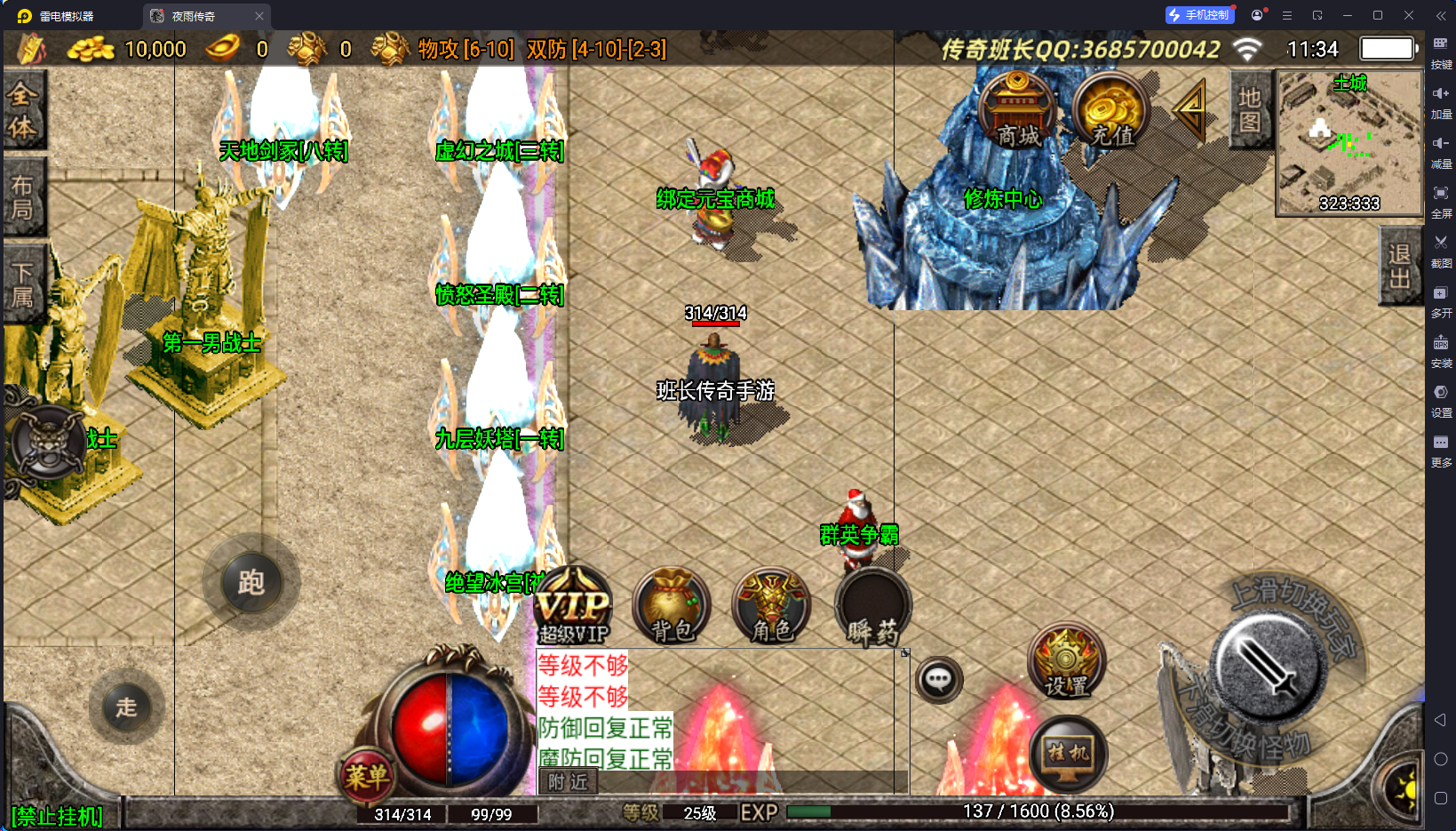The image size is (1456, 831).
Task: Open the 角色 character sheet
Action: pyautogui.click(x=771, y=607)
